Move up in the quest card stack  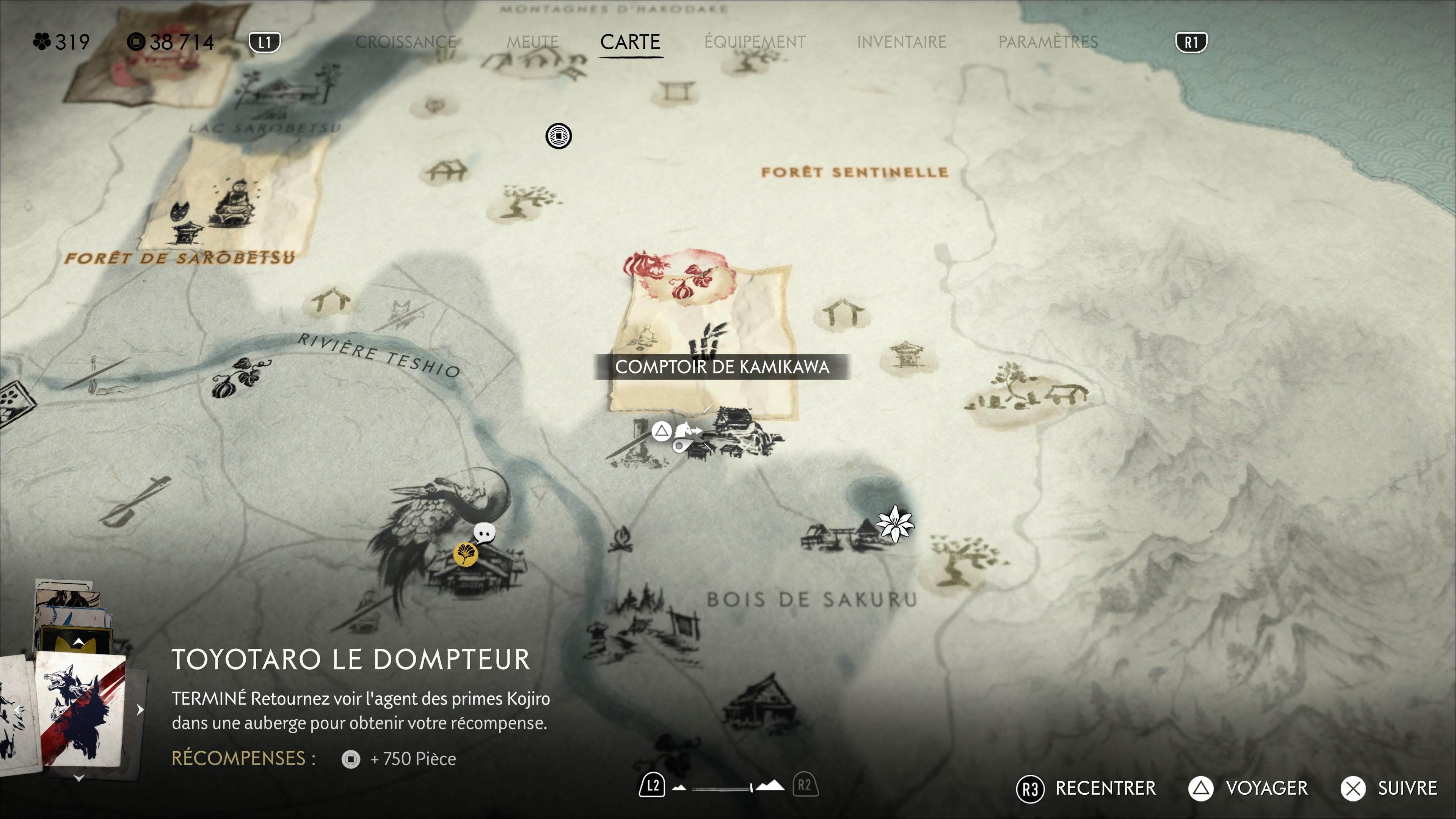tap(79, 642)
